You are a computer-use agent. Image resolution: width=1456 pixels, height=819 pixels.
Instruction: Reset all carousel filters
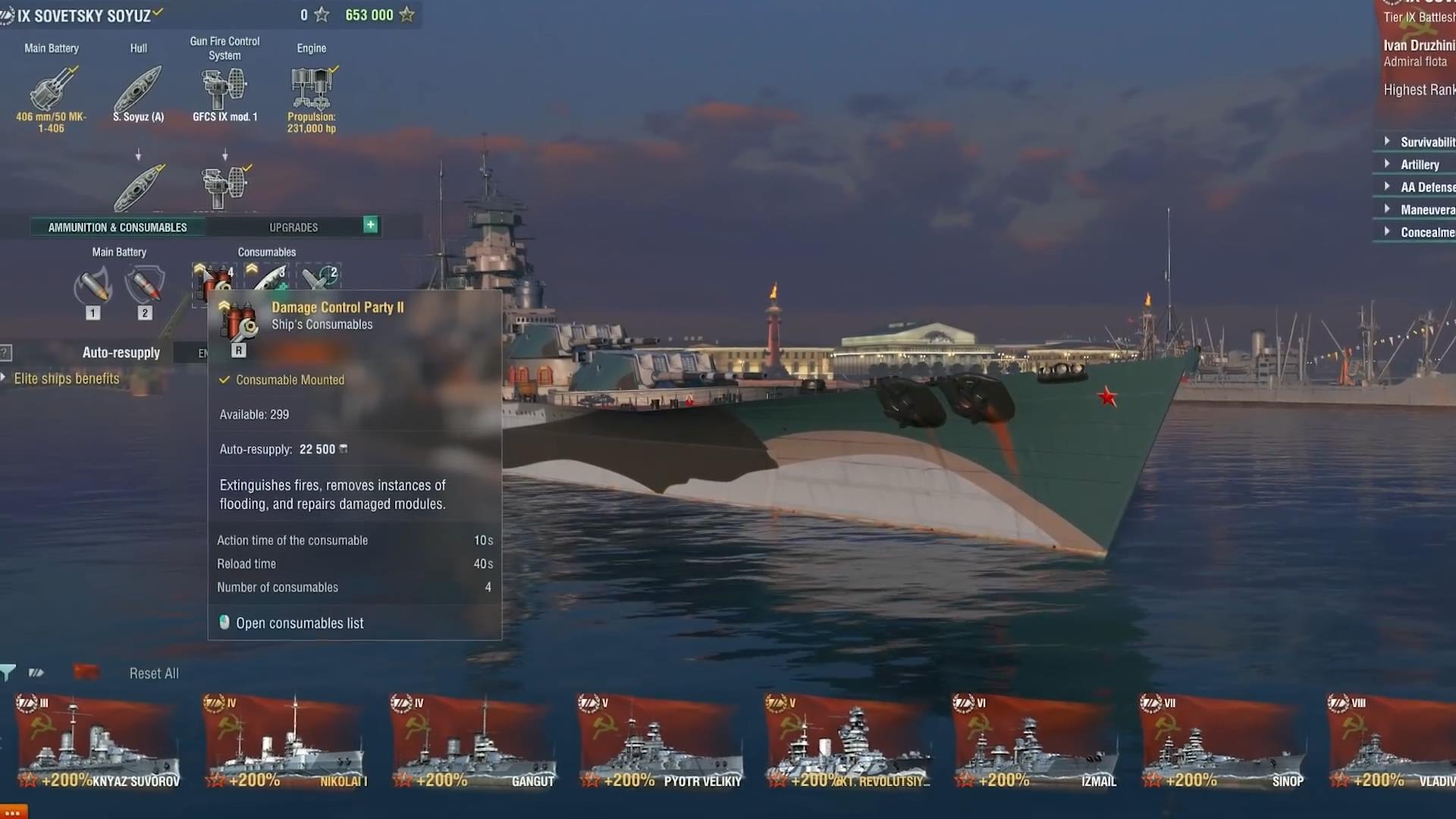coord(154,673)
